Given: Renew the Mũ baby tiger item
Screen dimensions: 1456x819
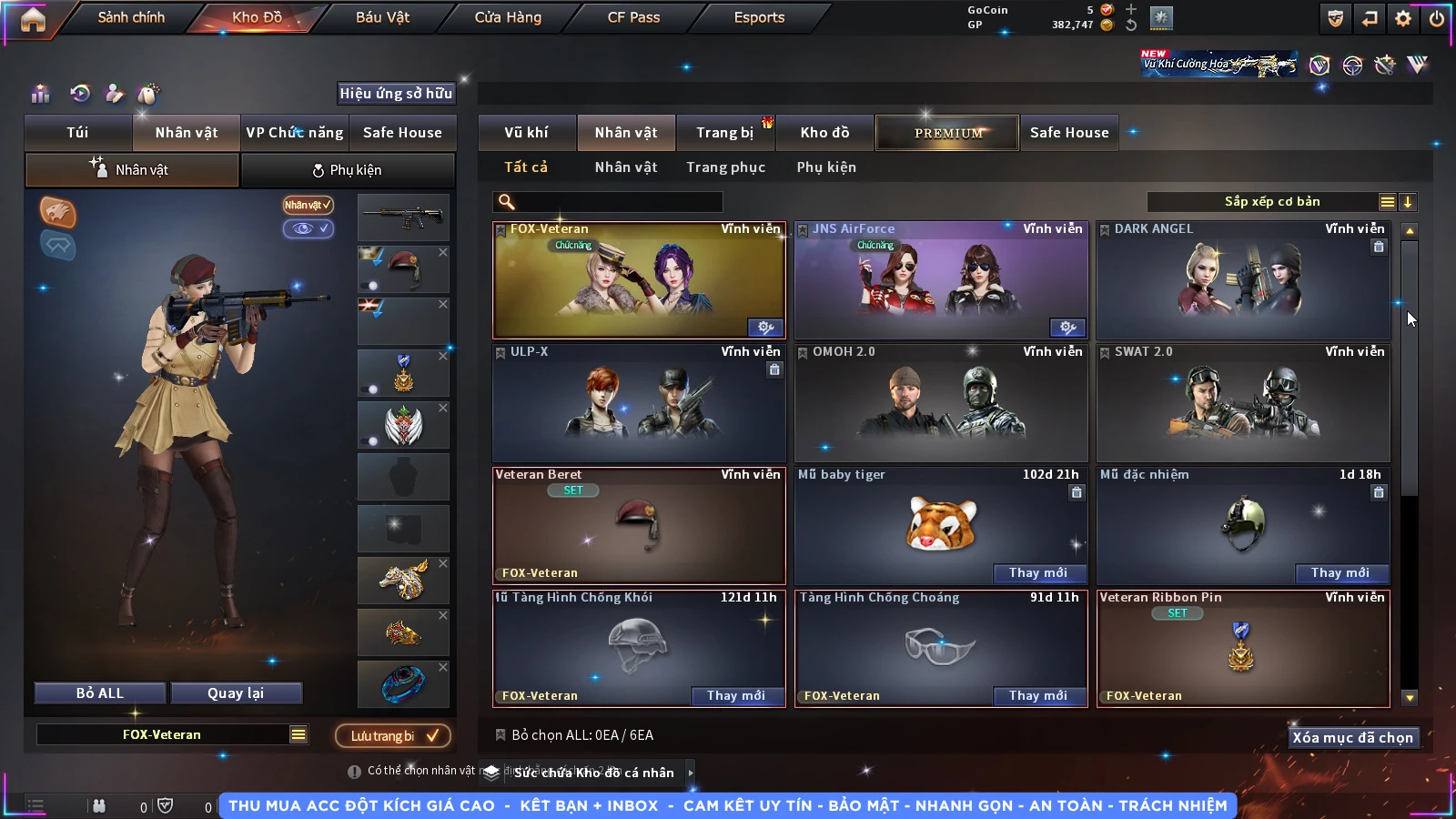Looking at the screenshot, I should click(x=1037, y=572).
